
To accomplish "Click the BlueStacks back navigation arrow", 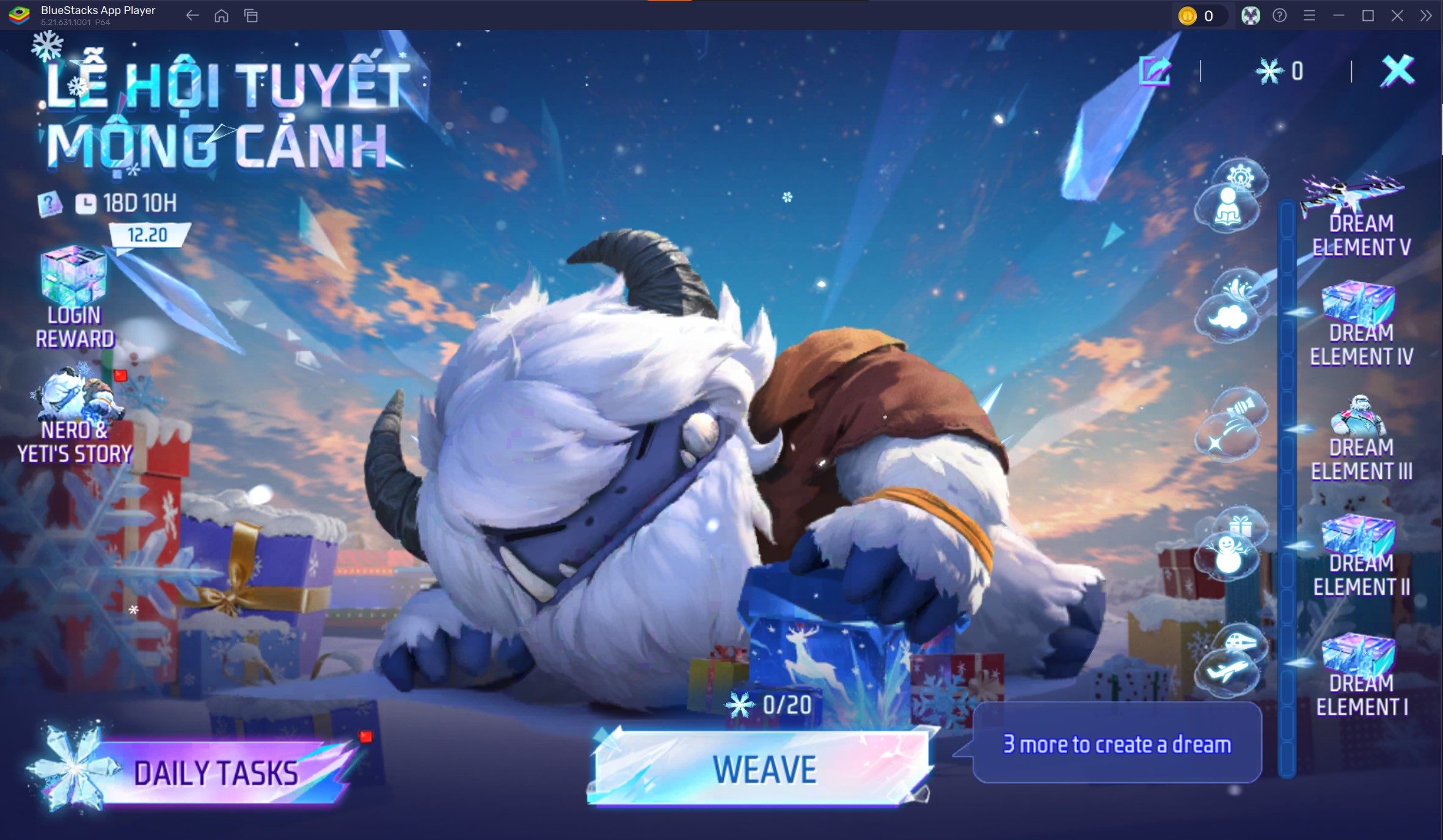I will (192, 16).
